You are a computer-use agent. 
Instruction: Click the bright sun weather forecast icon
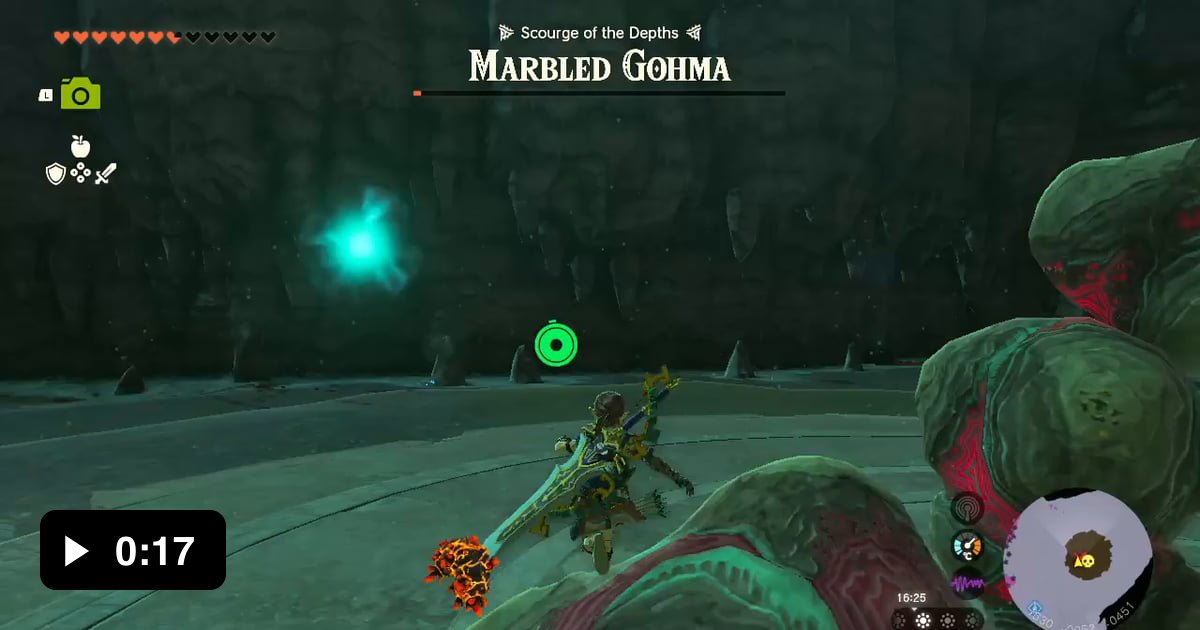(x=923, y=620)
